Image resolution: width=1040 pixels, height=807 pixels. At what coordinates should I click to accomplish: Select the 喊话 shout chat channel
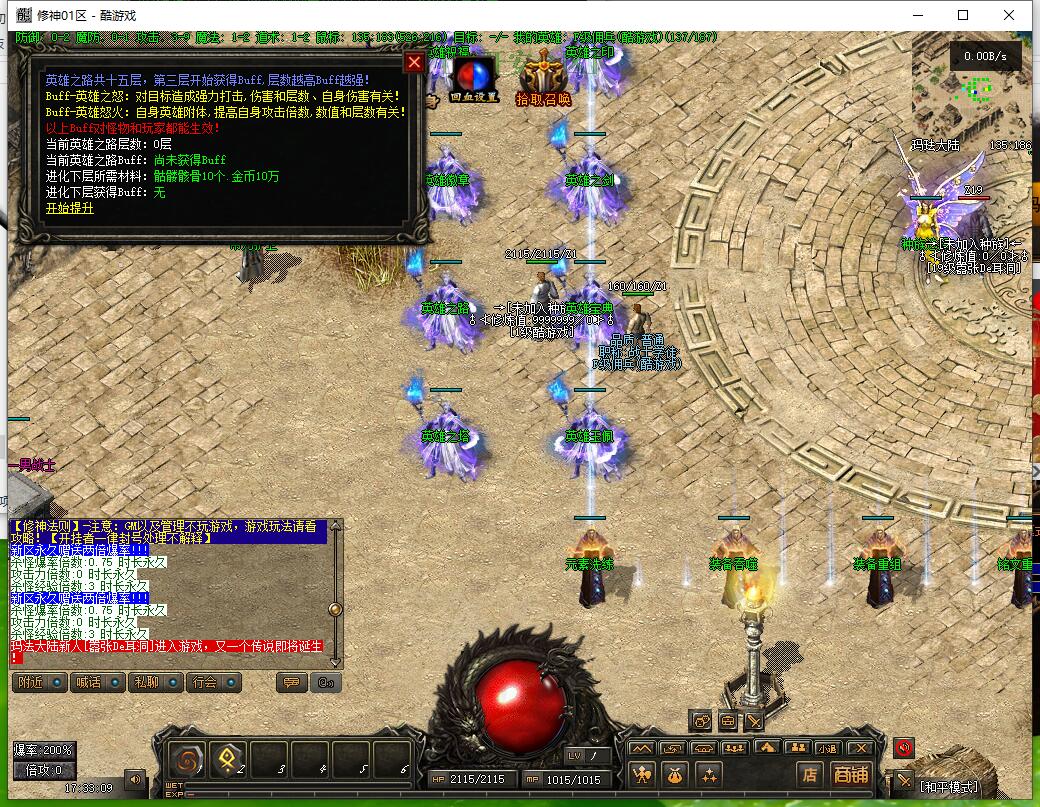97,683
